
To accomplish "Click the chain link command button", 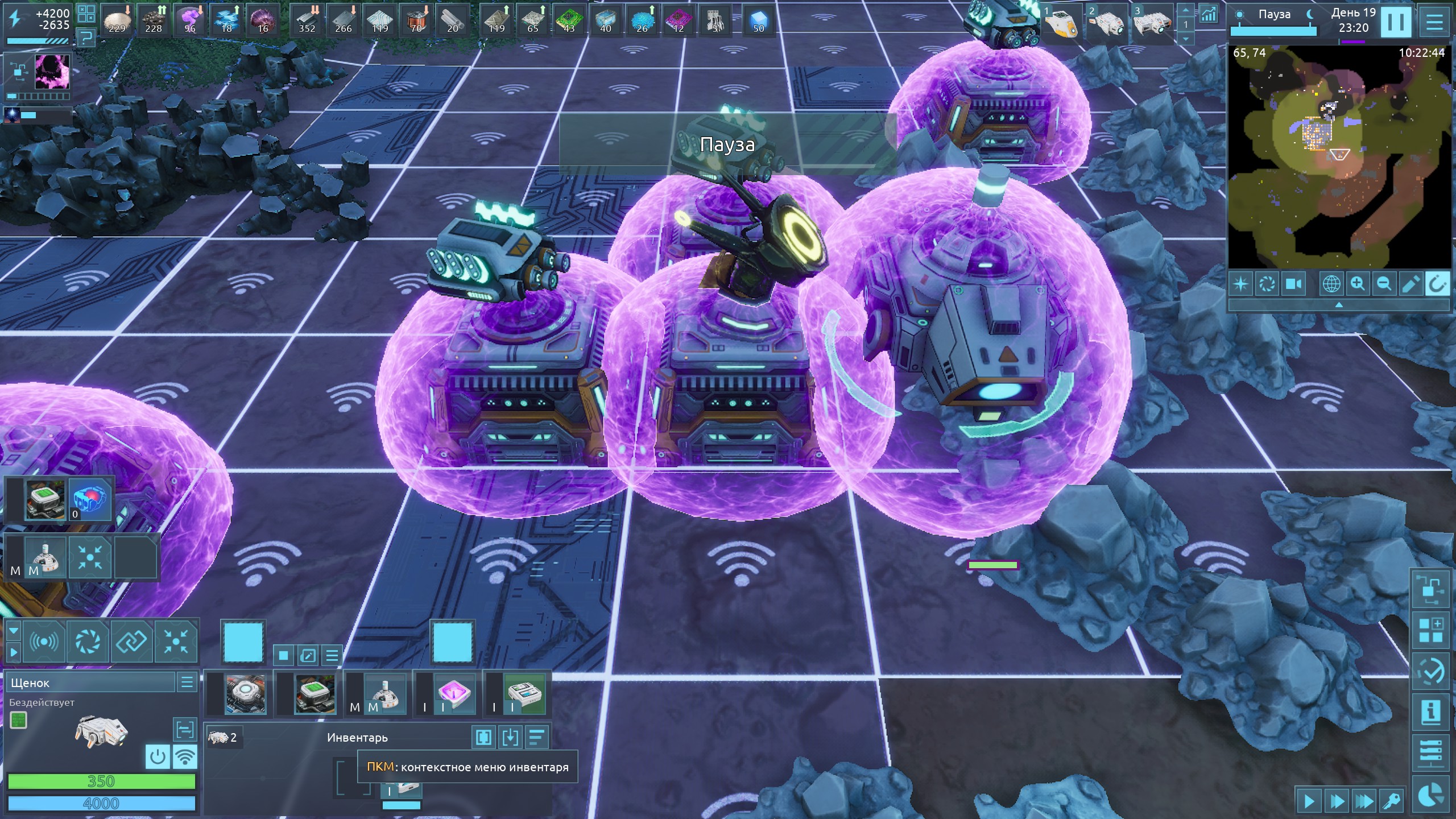I will pyautogui.click(x=131, y=642).
